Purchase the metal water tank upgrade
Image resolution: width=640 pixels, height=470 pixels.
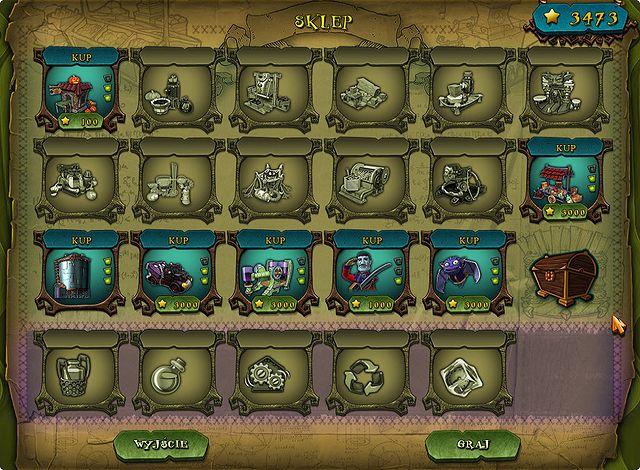tap(80, 241)
